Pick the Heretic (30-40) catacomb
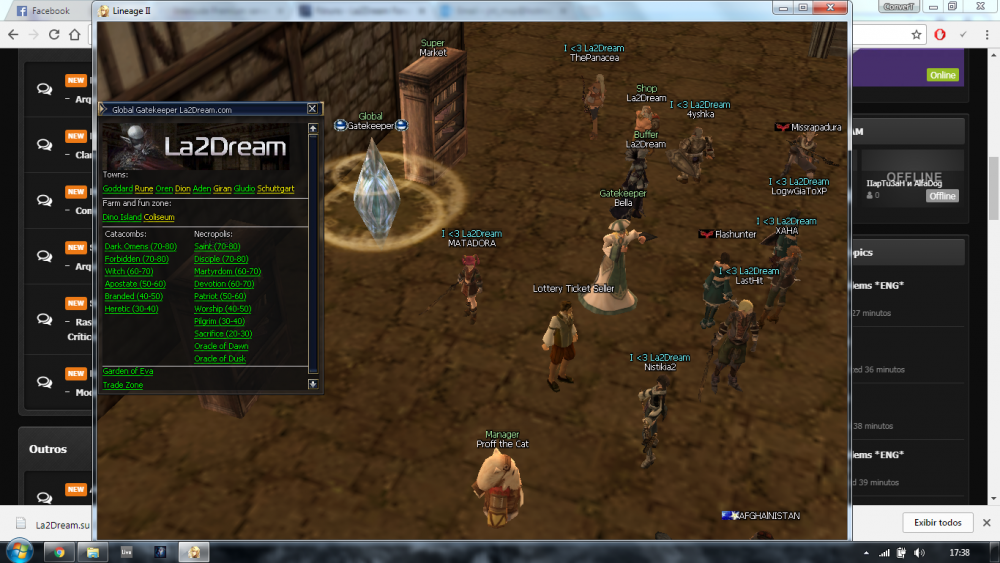Screen dimensions: 1000x563 tap(131, 309)
